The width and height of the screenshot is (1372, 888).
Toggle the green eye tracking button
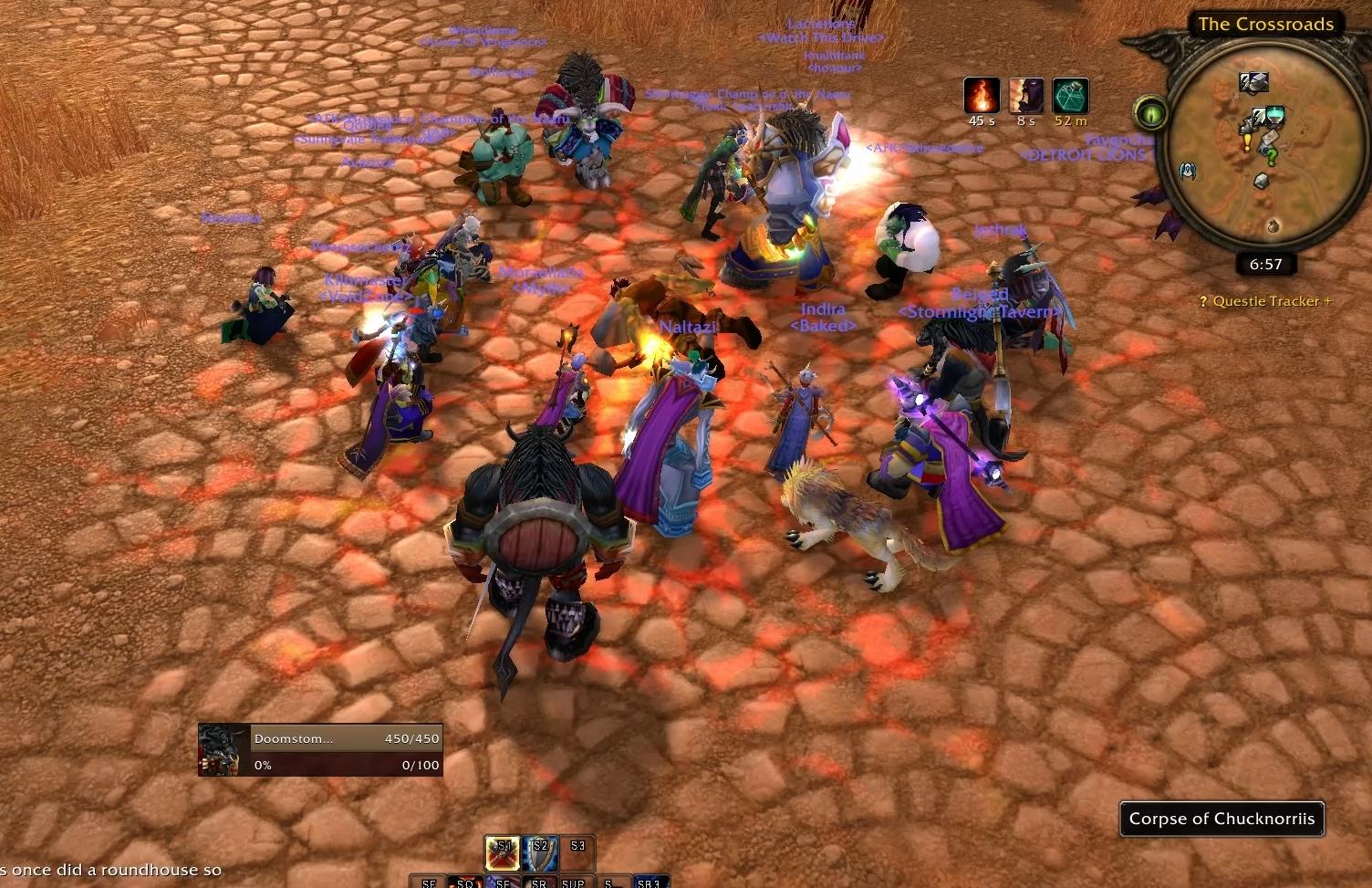click(1151, 114)
